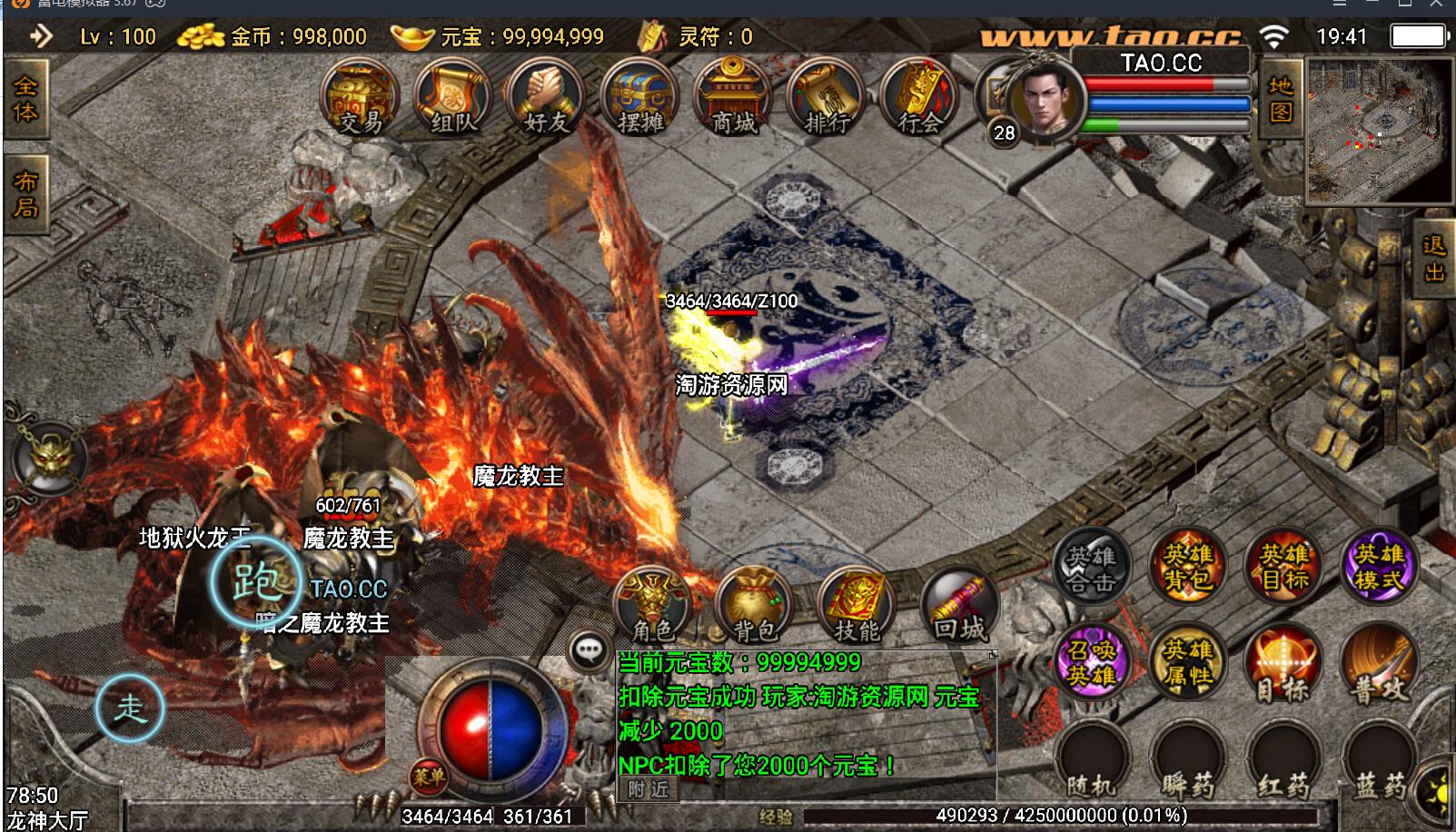Open the 摆摊 stall icon
The width and height of the screenshot is (1456, 832).
point(639,100)
